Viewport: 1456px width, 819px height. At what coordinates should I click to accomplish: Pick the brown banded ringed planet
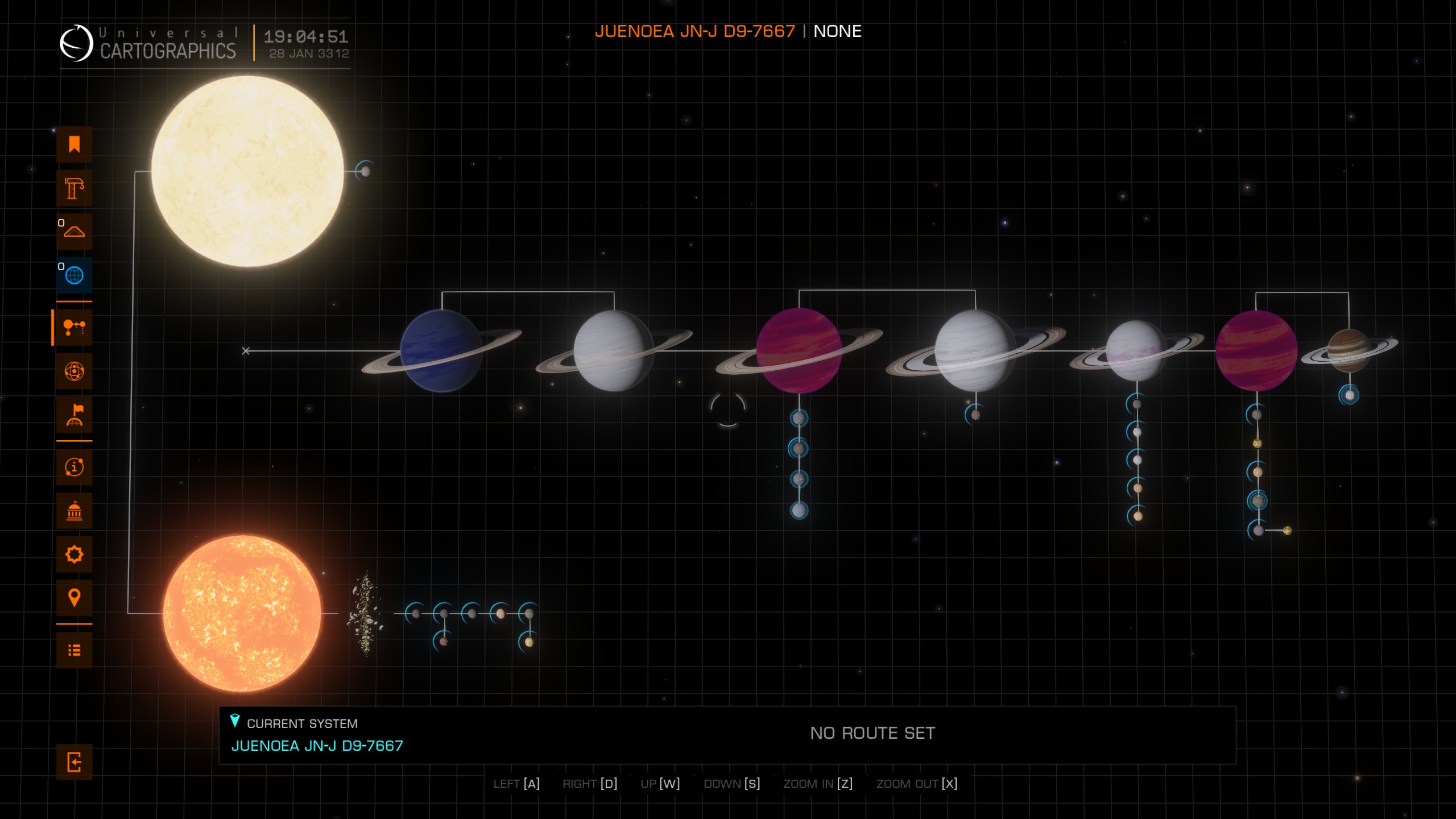point(1348,350)
